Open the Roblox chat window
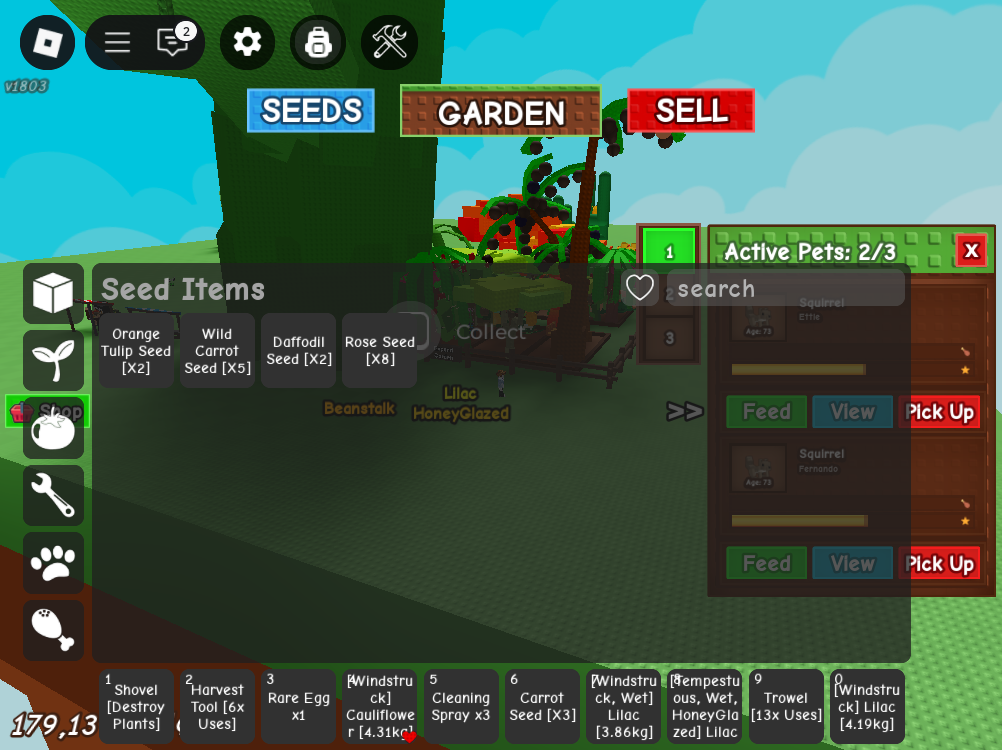The width and height of the screenshot is (1002, 750). click(x=172, y=42)
